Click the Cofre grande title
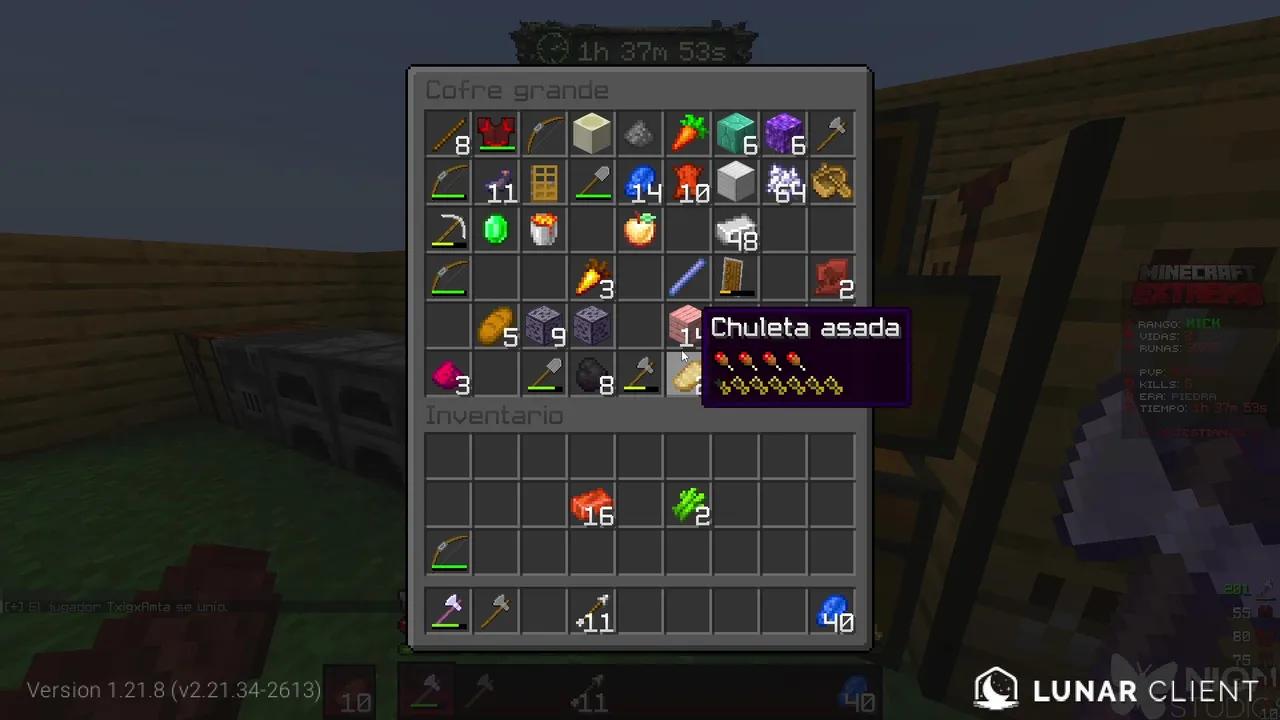 (x=517, y=91)
